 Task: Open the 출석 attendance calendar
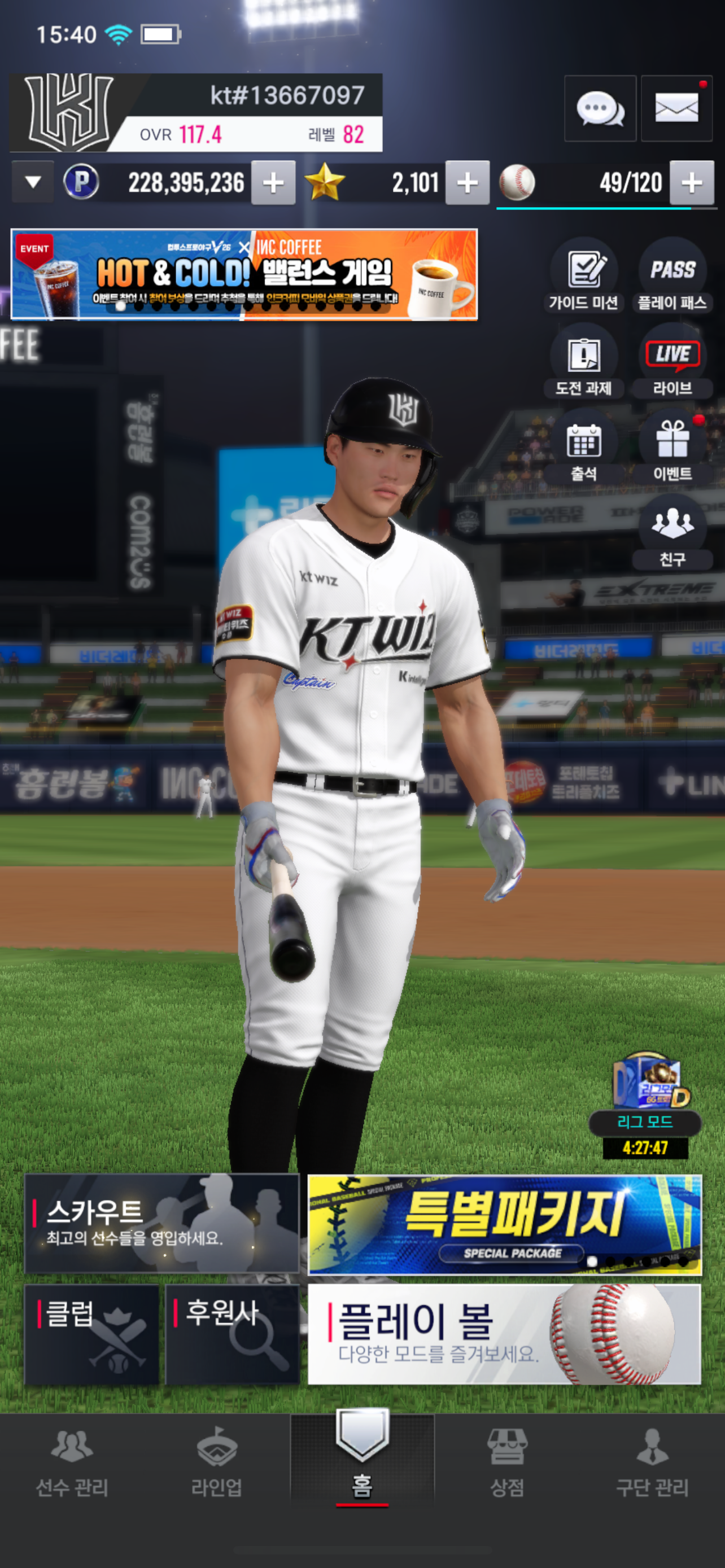tap(583, 449)
